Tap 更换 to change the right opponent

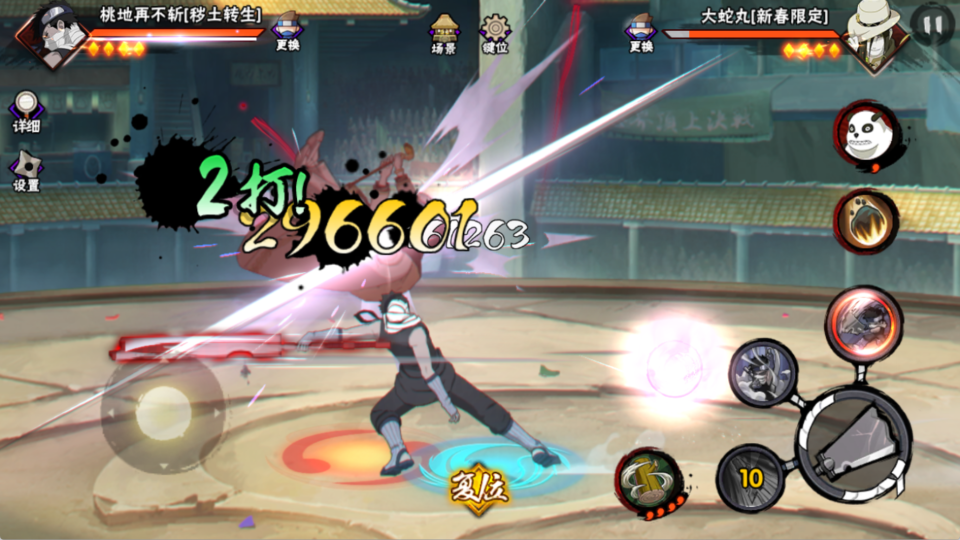coord(640,32)
